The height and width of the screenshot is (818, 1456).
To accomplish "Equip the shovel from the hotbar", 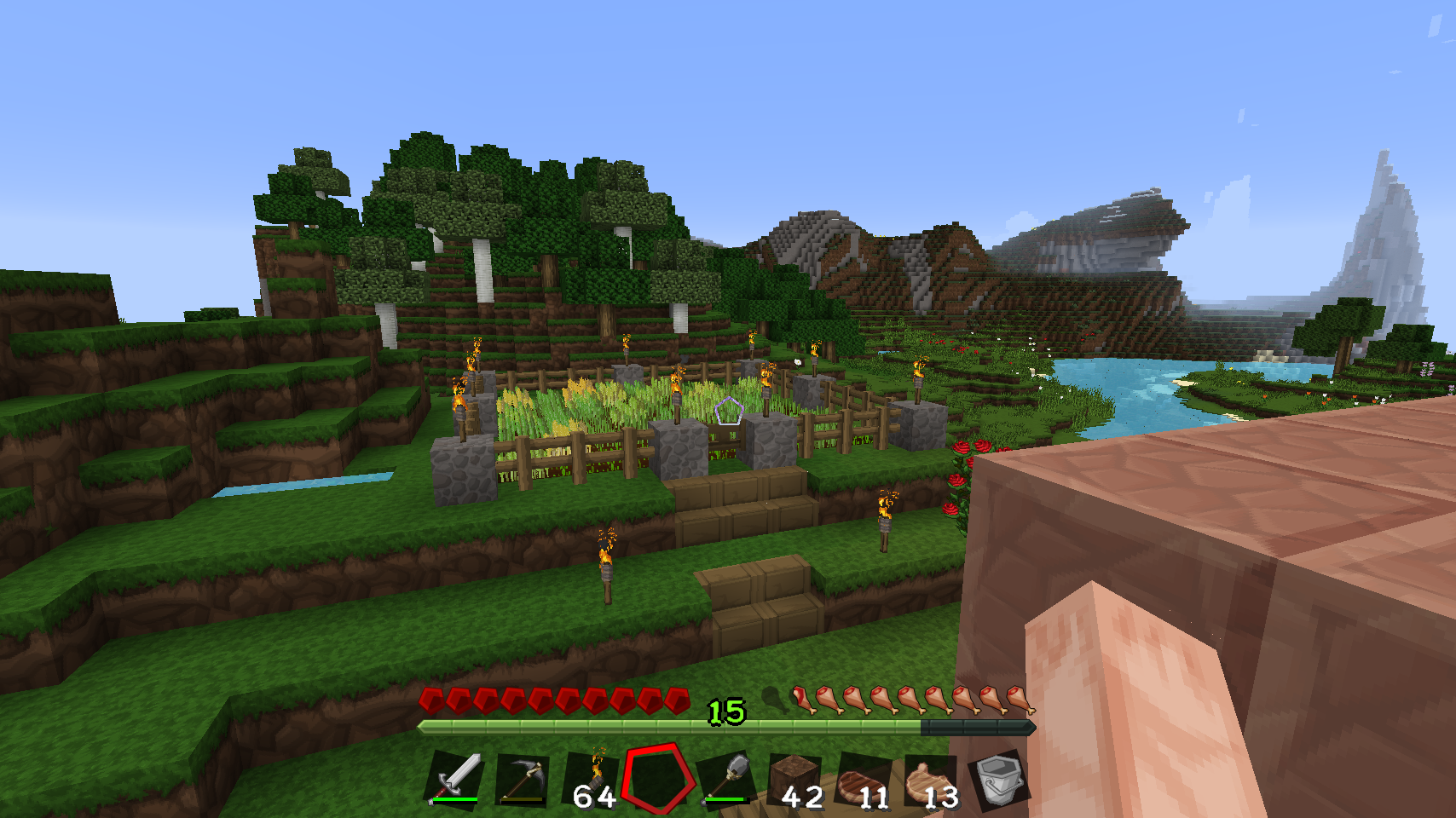I will 726,779.
